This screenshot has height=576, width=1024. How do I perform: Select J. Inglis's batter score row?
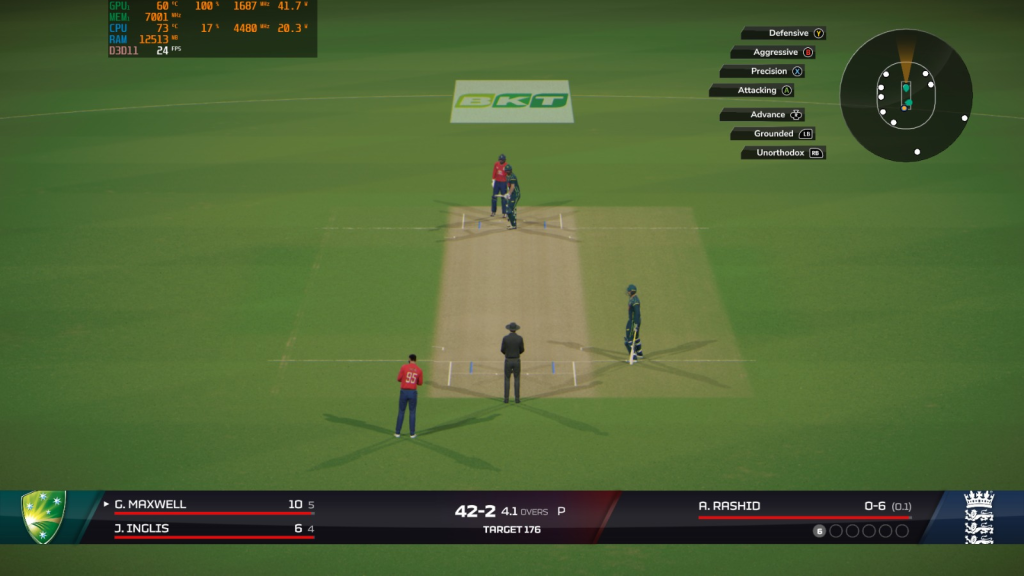point(214,528)
